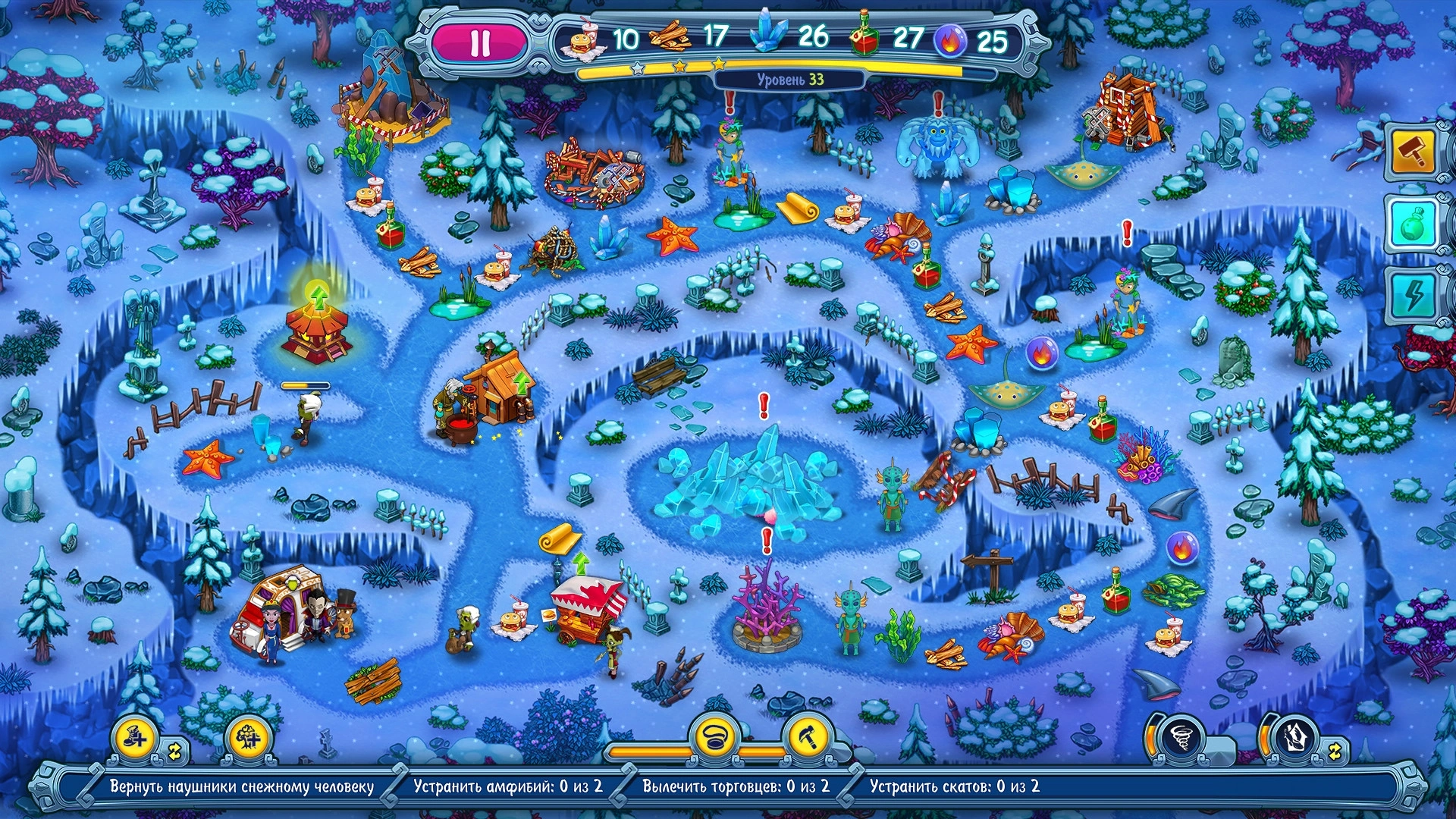Toggle the swap arrows beside the worker button
The width and height of the screenshot is (1456, 819).
point(175,752)
